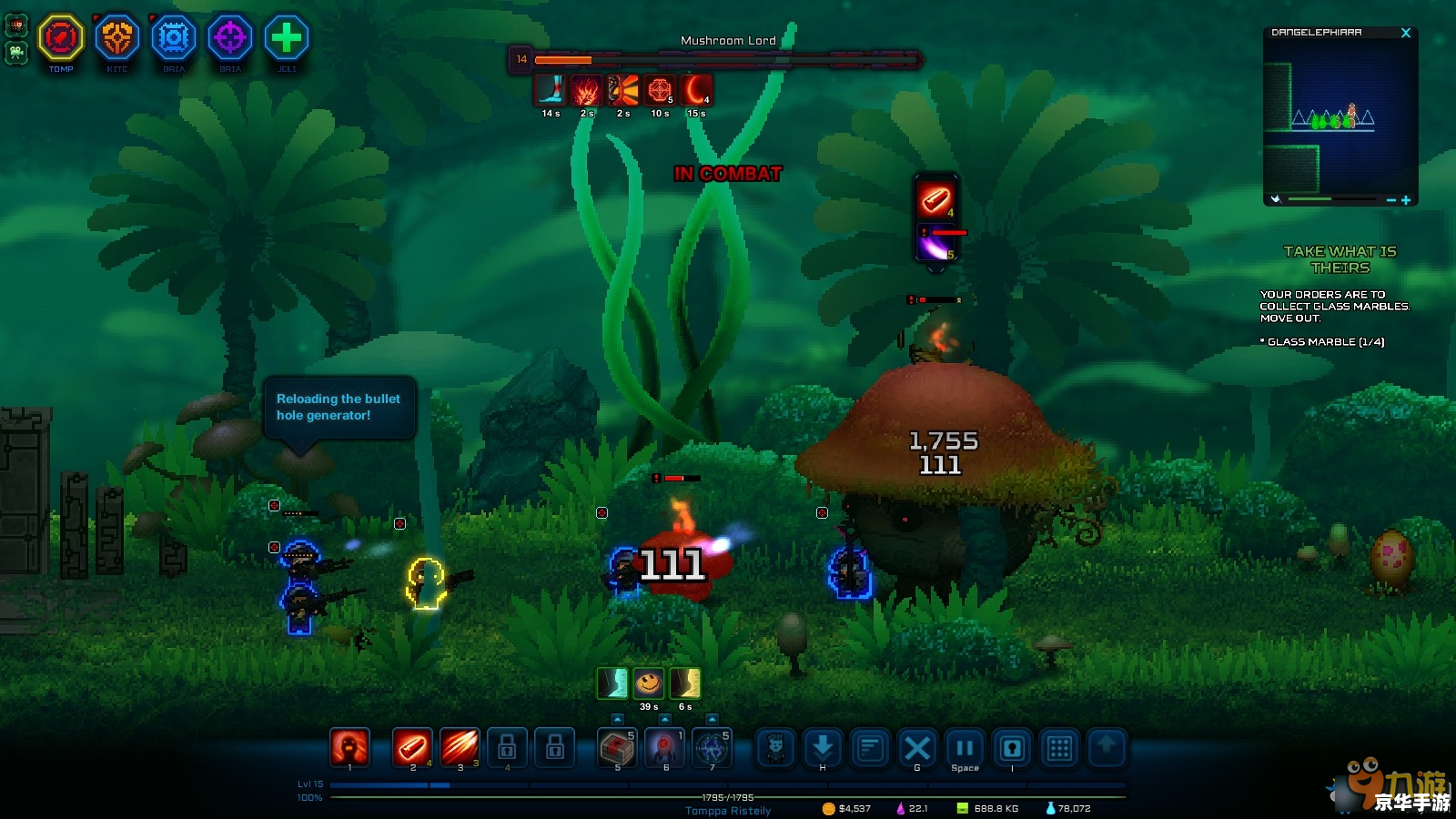Screen dimensions: 1456x819
Task: Fire the red streak barrage ability
Action: (460, 748)
